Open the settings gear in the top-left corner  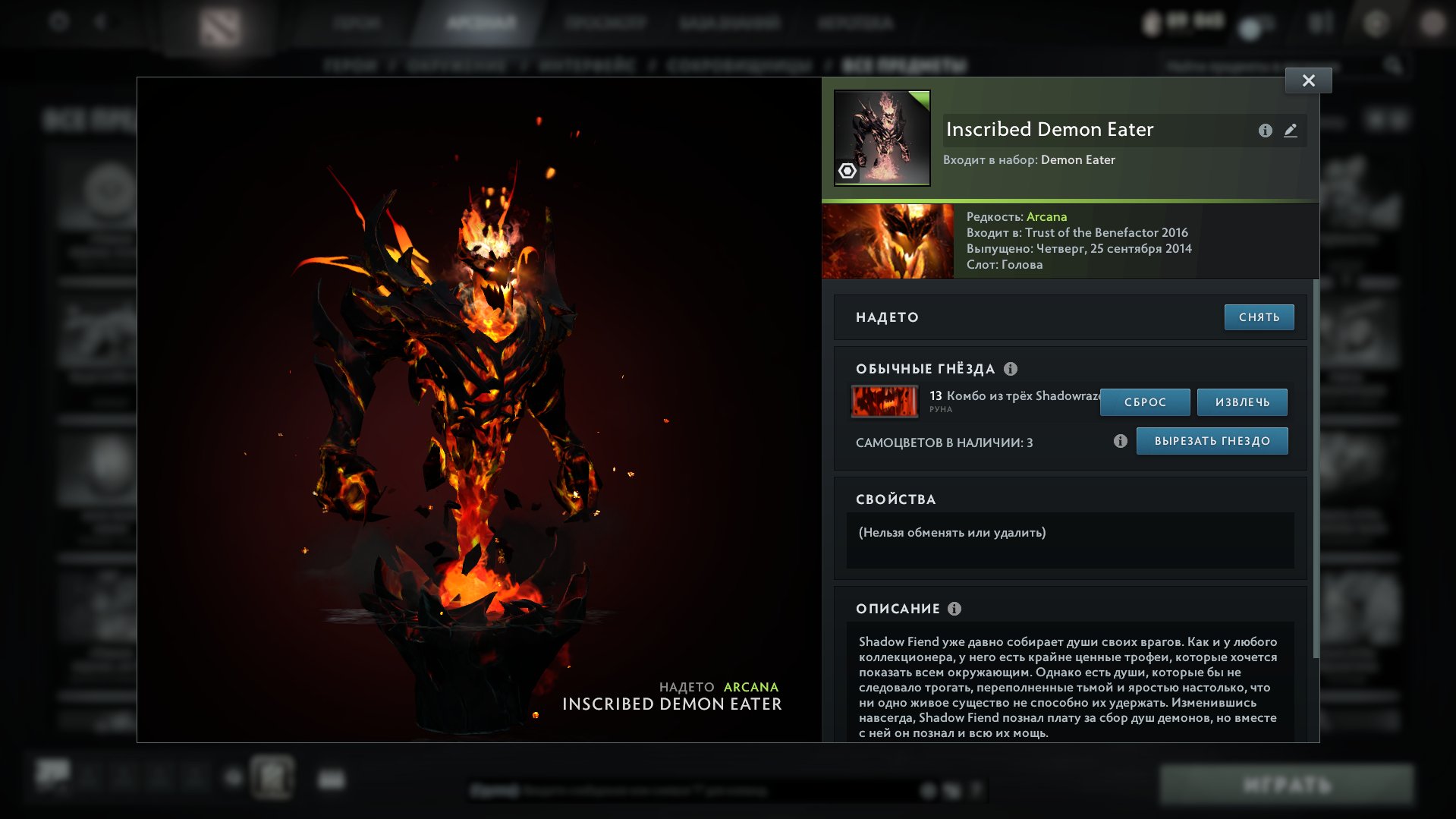[59, 21]
